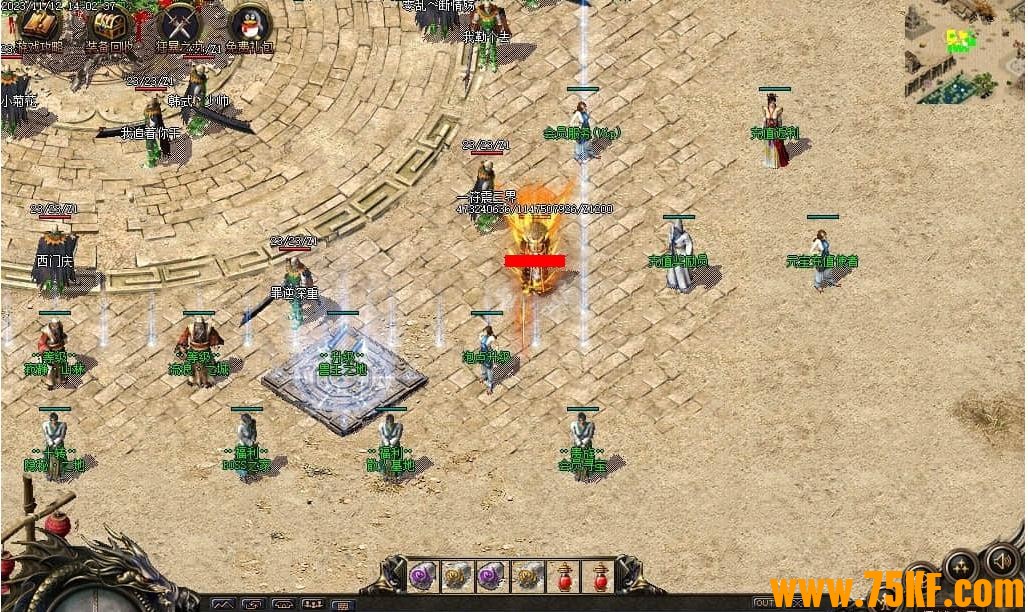
Task: Claim the 免费礼包 penguin gift icon
Action: click(249, 24)
